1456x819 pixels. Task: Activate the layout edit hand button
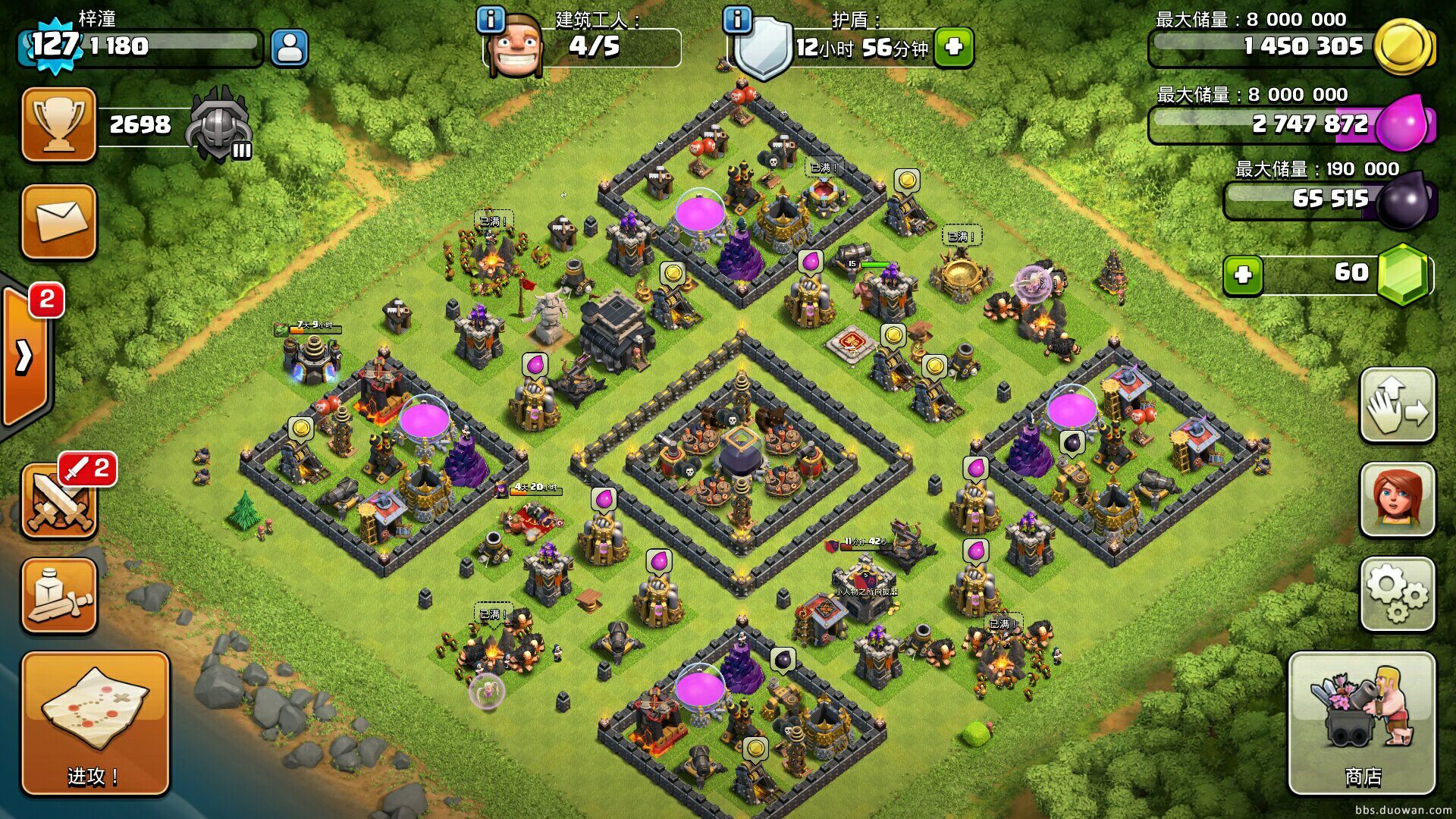coord(1397,404)
